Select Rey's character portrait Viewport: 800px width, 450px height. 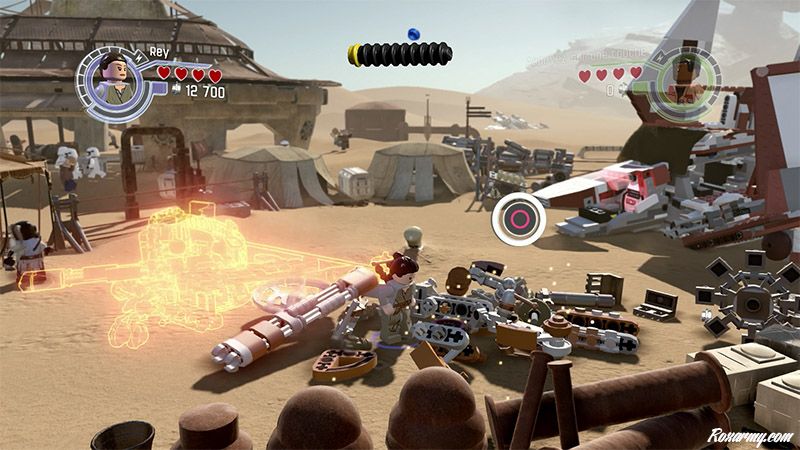coord(110,78)
